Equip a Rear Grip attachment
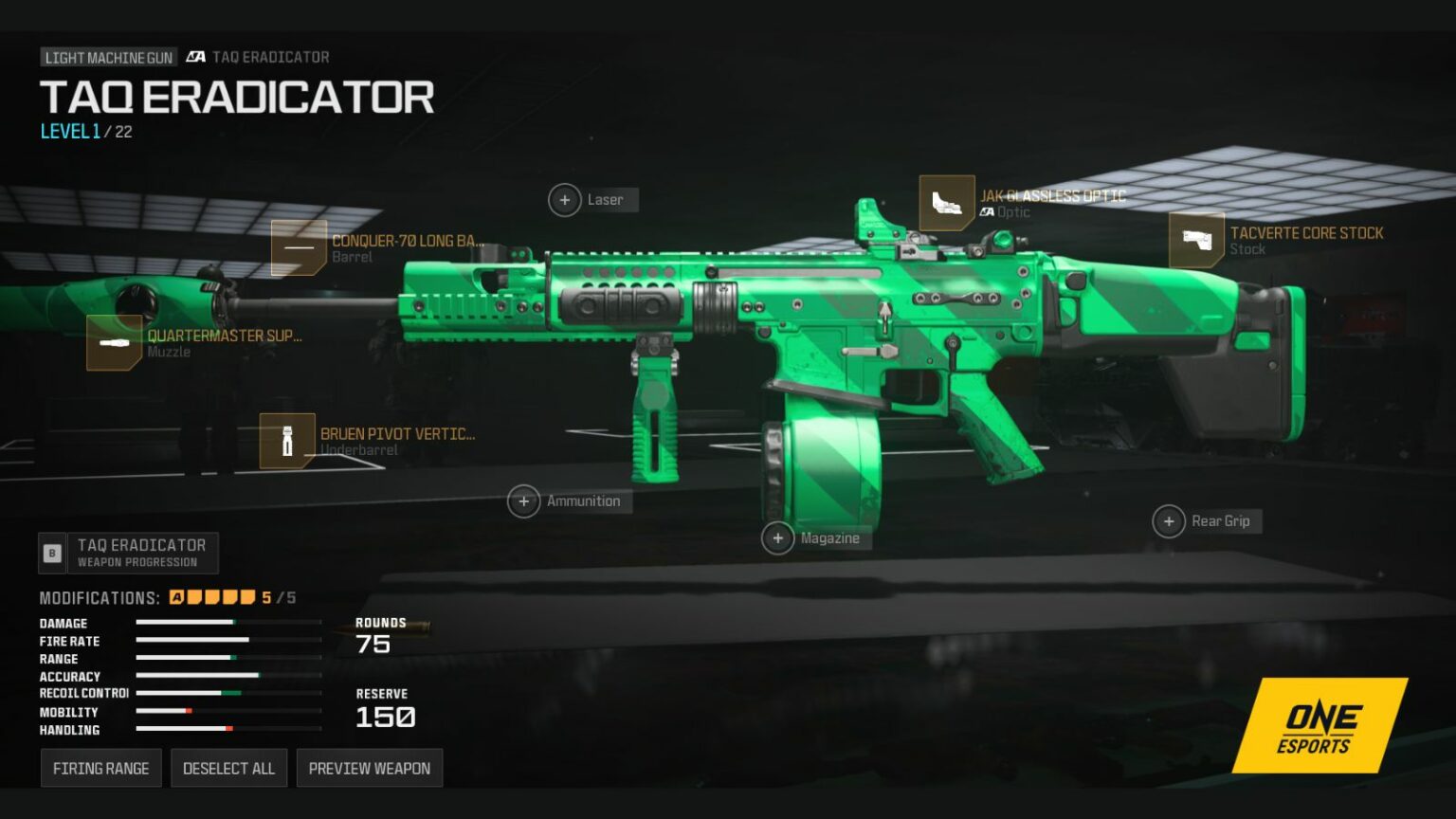Screen dimensions: 1456x819 pyautogui.click(x=1170, y=521)
